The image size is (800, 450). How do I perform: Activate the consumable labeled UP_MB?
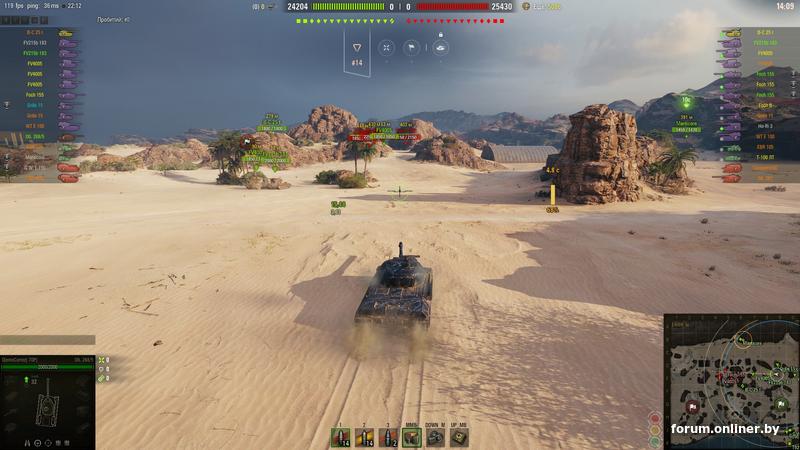click(459, 437)
